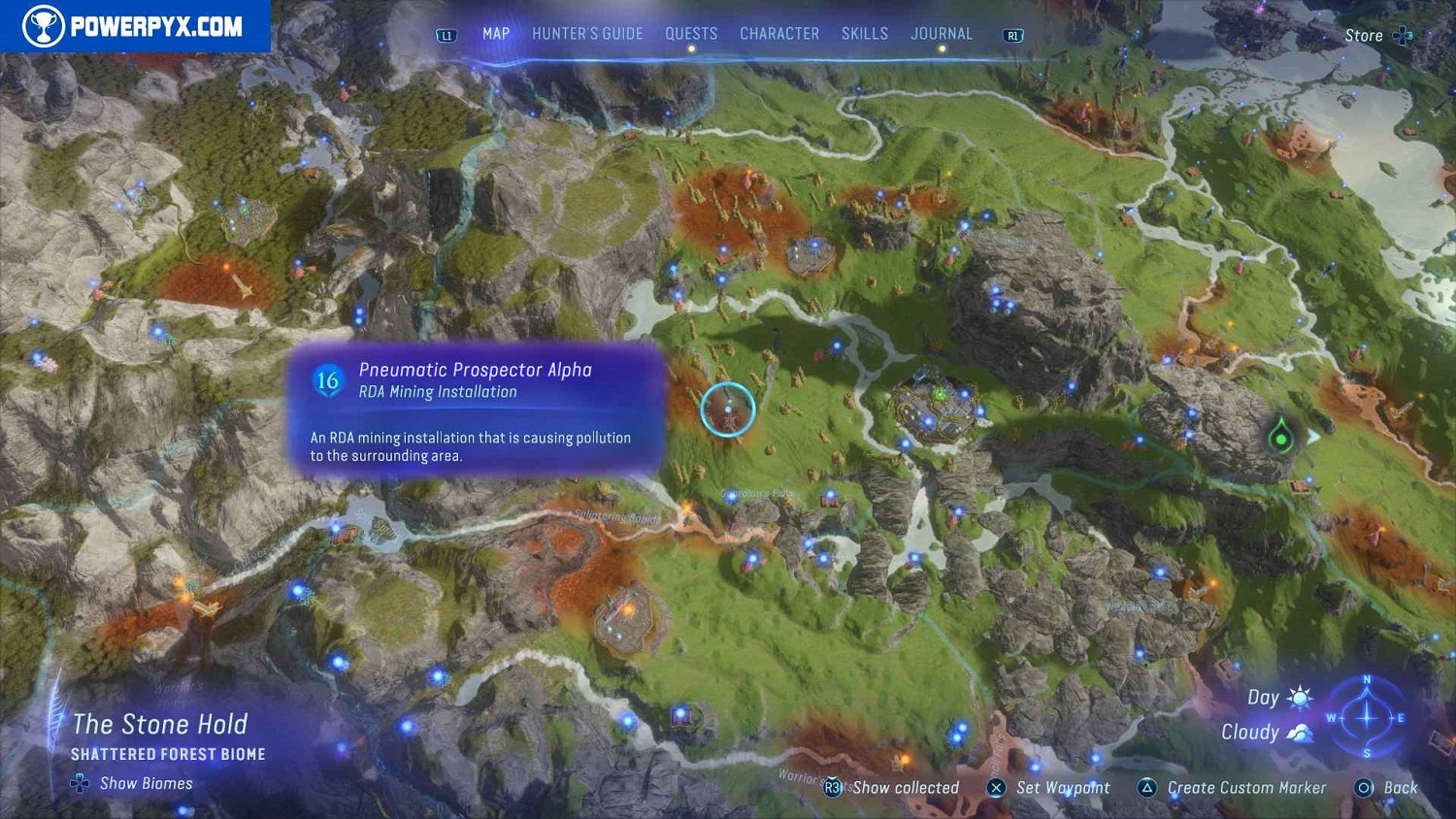Open the Skills tab

(x=865, y=34)
